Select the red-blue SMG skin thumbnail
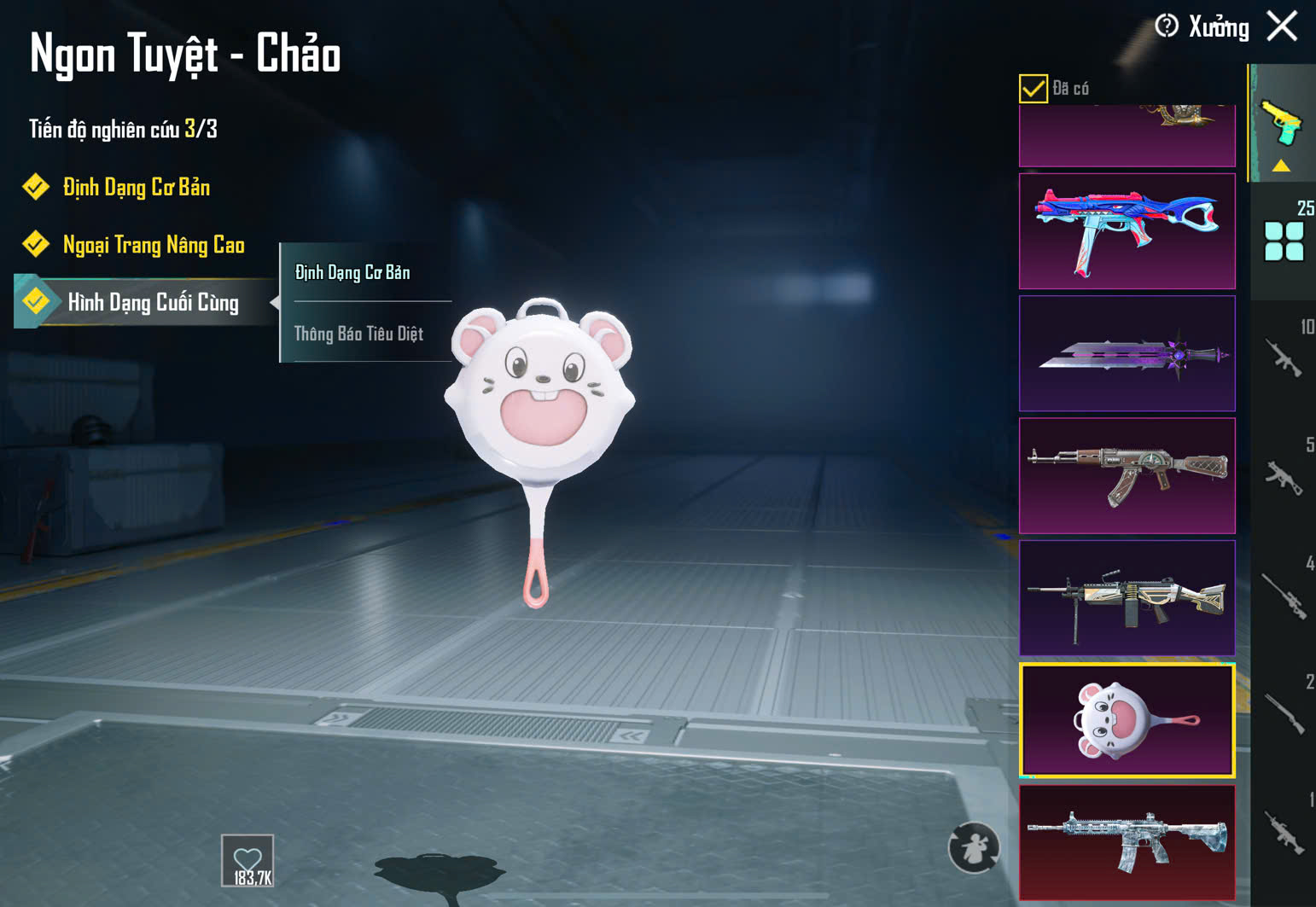 click(1127, 231)
